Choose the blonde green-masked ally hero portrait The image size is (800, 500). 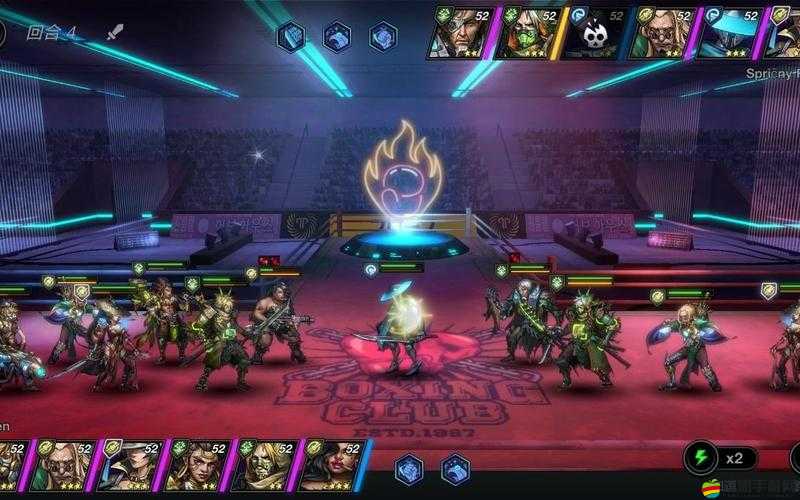coord(264,464)
